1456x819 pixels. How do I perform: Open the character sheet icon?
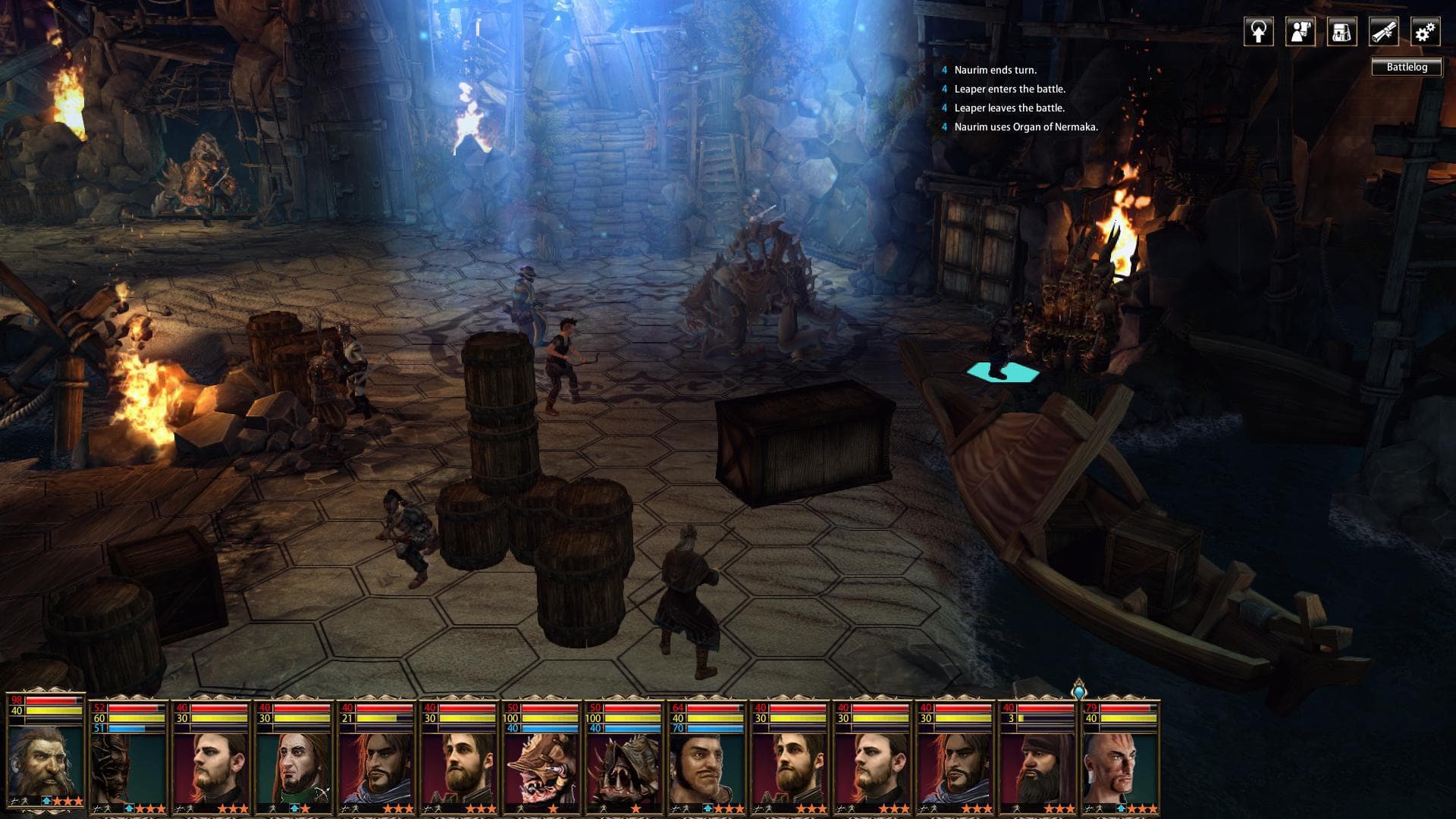[1301, 32]
